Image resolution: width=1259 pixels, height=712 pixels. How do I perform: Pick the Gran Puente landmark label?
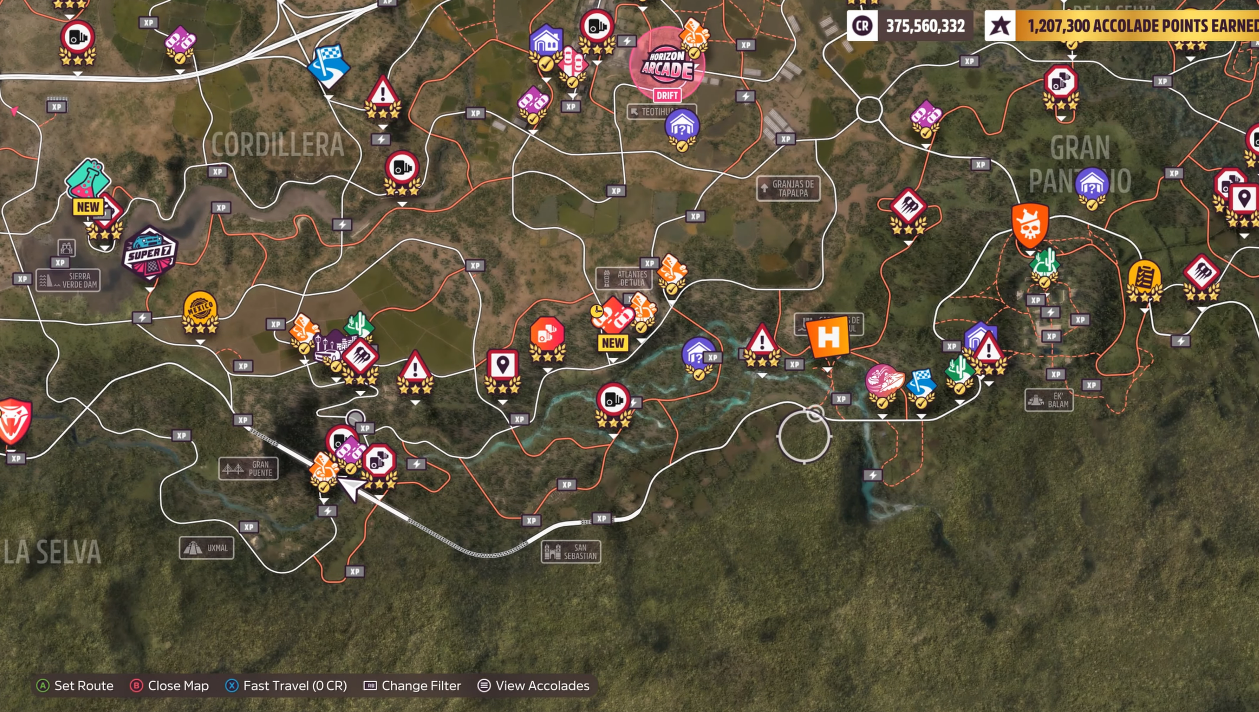[249, 468]
